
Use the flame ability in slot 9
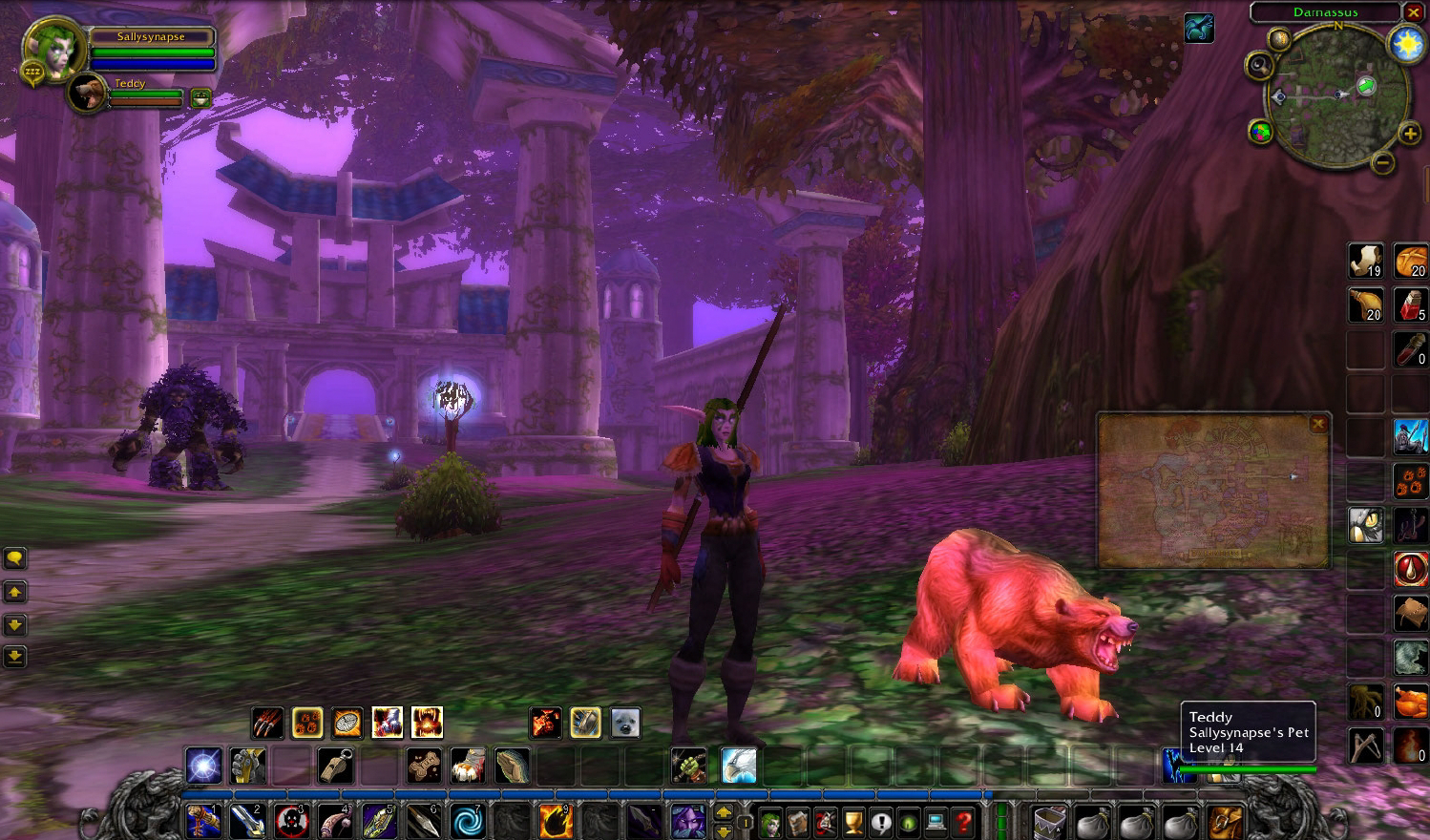click(x=556, y=821)
